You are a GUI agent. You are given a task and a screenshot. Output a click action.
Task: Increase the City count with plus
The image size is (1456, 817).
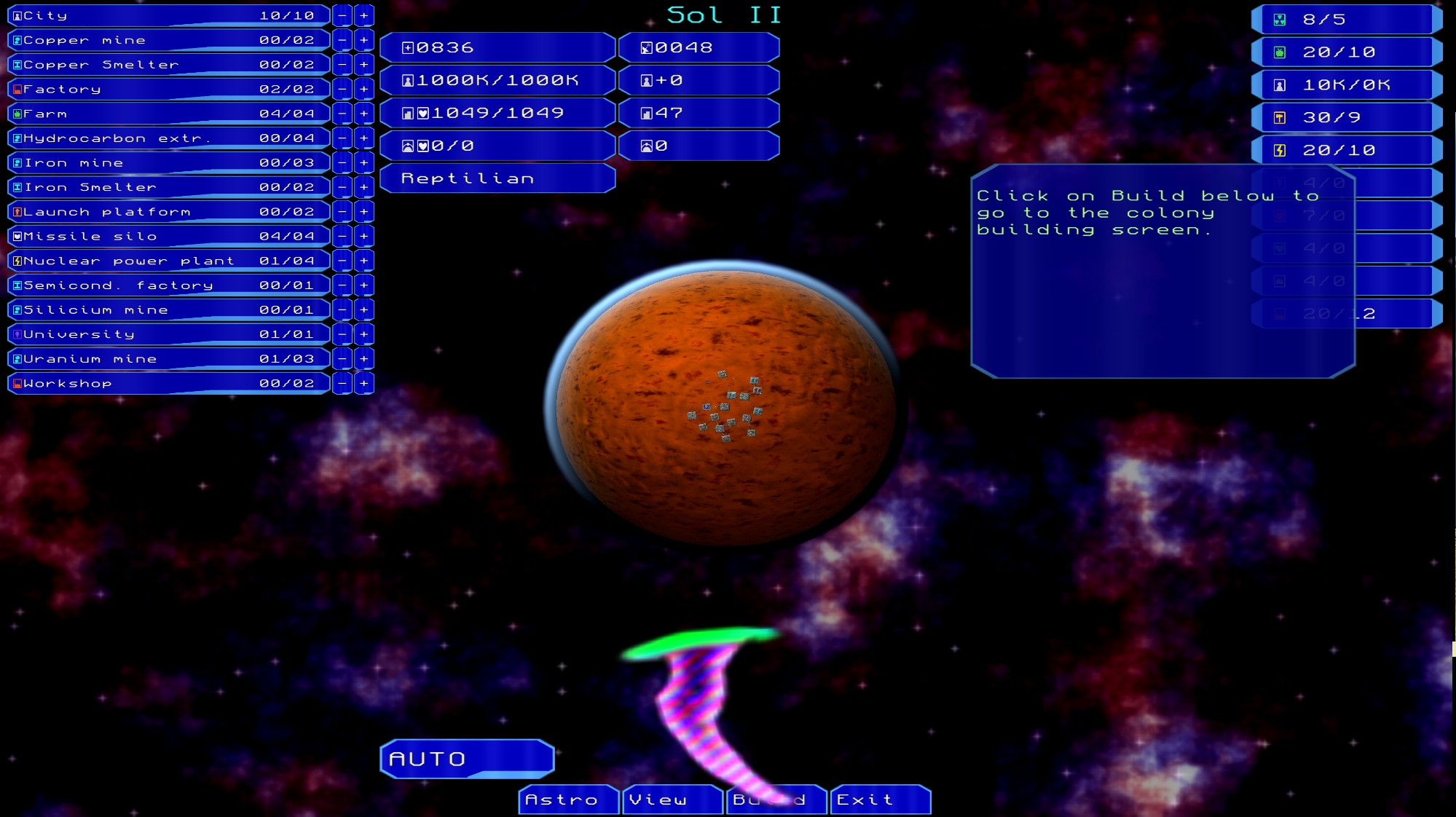(364, 15)
